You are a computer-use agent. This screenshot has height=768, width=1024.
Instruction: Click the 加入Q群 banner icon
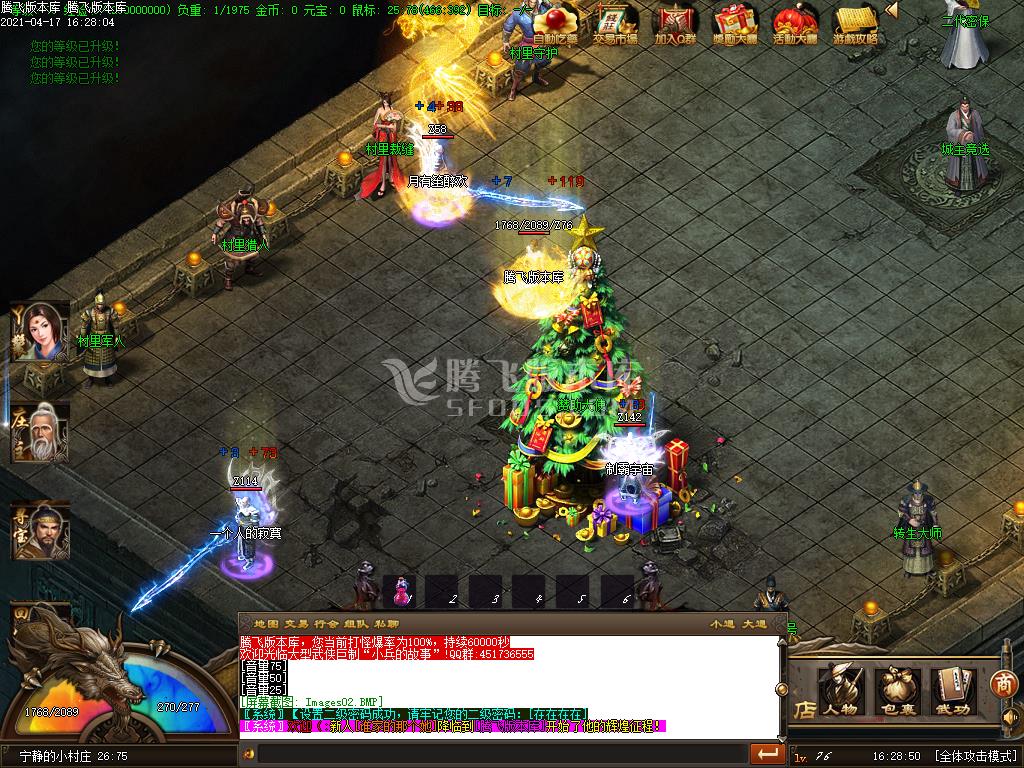coord(675,24)
